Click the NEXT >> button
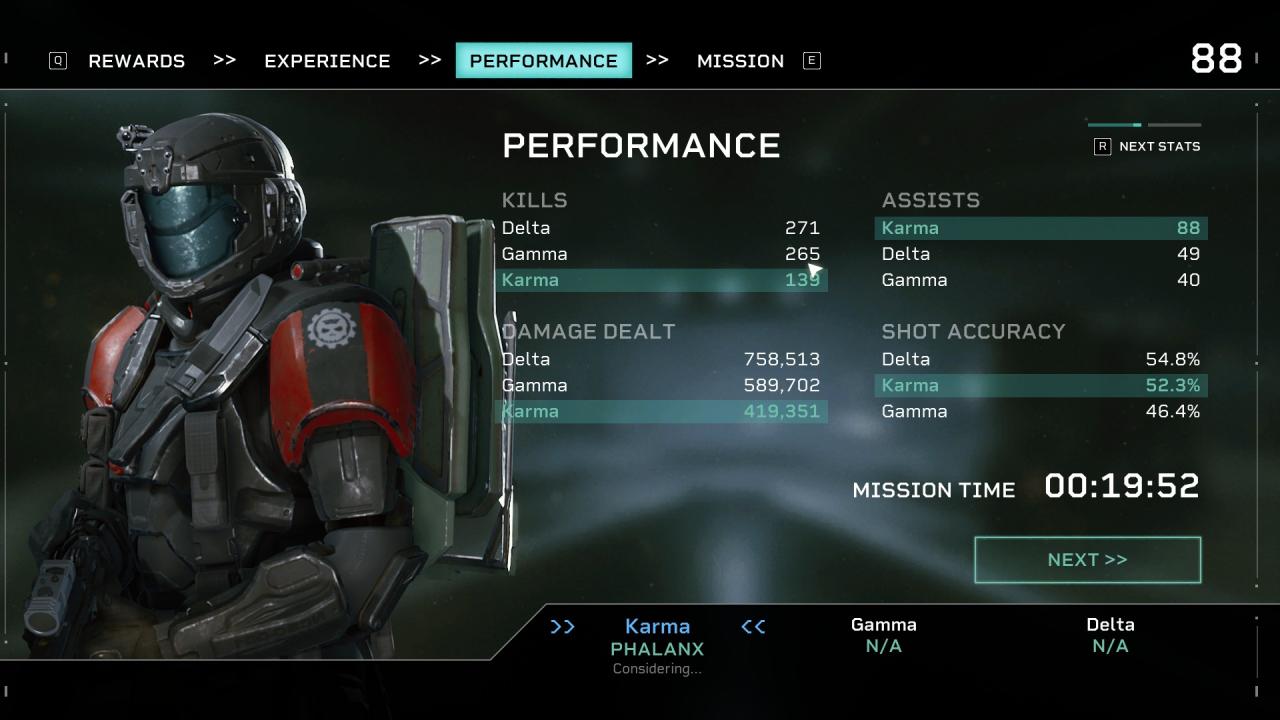This screenshot has height=720, width=1280. pyautogui.click(x=1087, y=560)
